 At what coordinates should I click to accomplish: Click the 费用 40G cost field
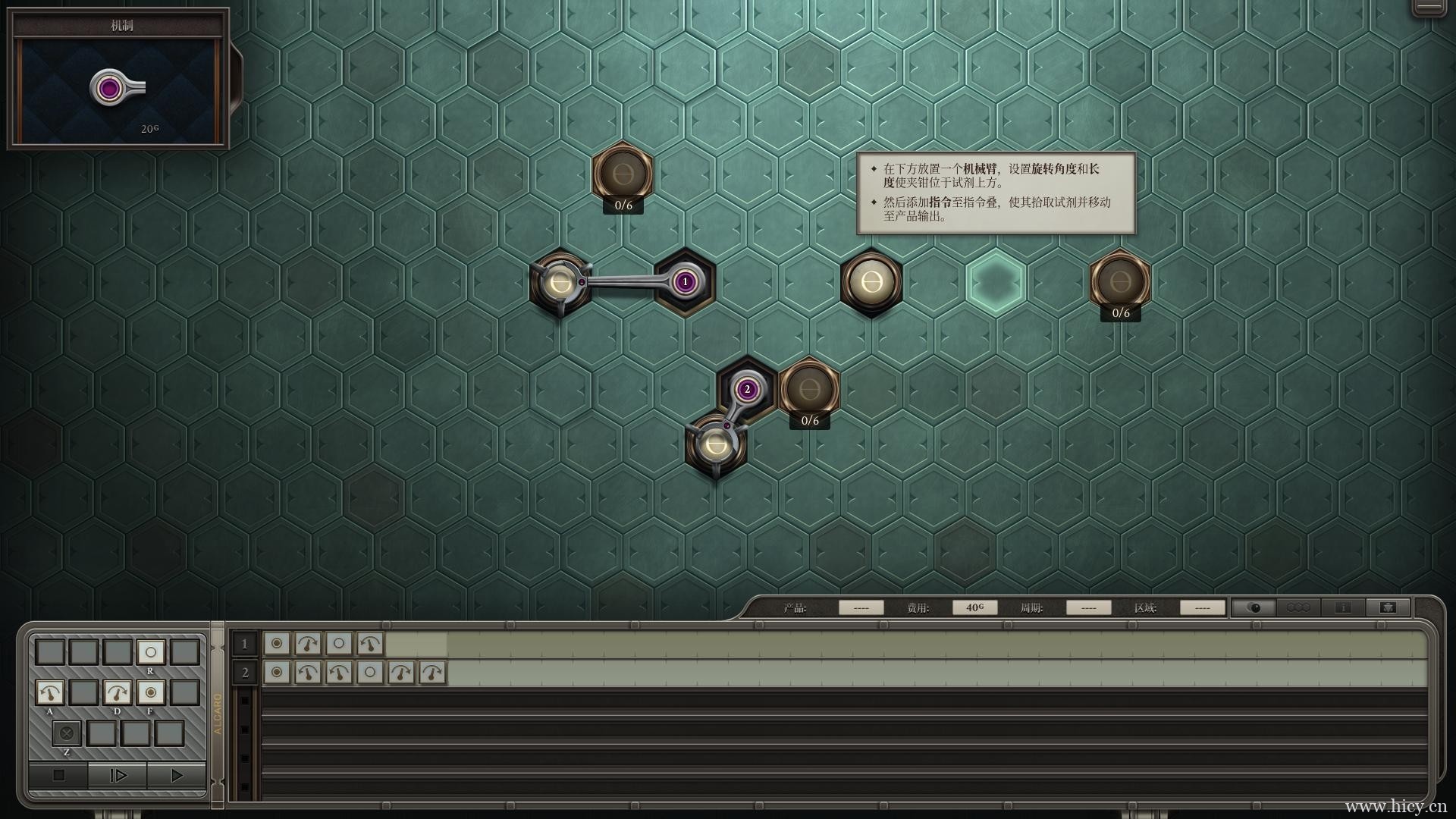tap(975, 607)
